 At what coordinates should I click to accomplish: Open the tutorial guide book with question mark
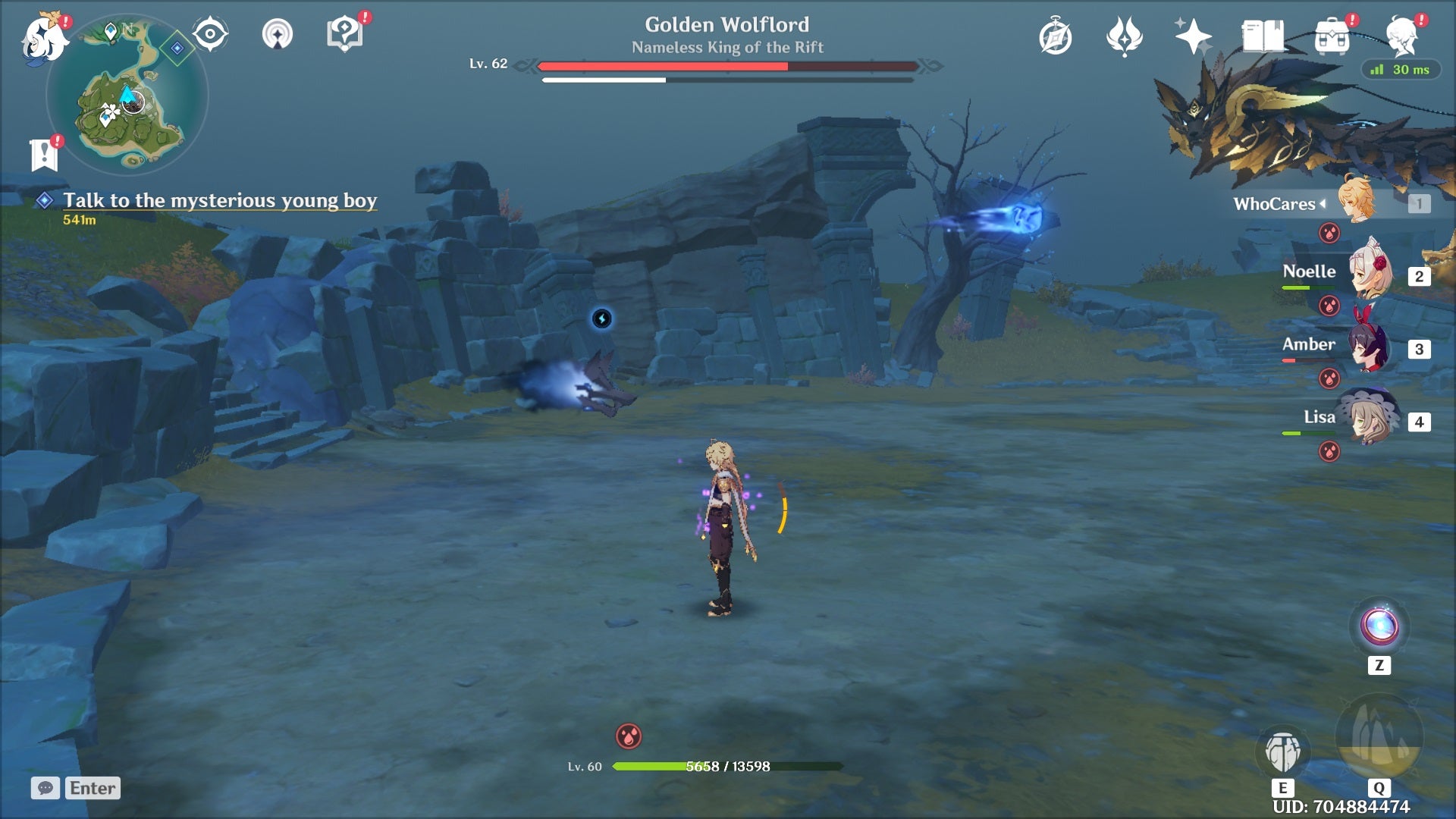pyautogui.click(x=345, y=32)
